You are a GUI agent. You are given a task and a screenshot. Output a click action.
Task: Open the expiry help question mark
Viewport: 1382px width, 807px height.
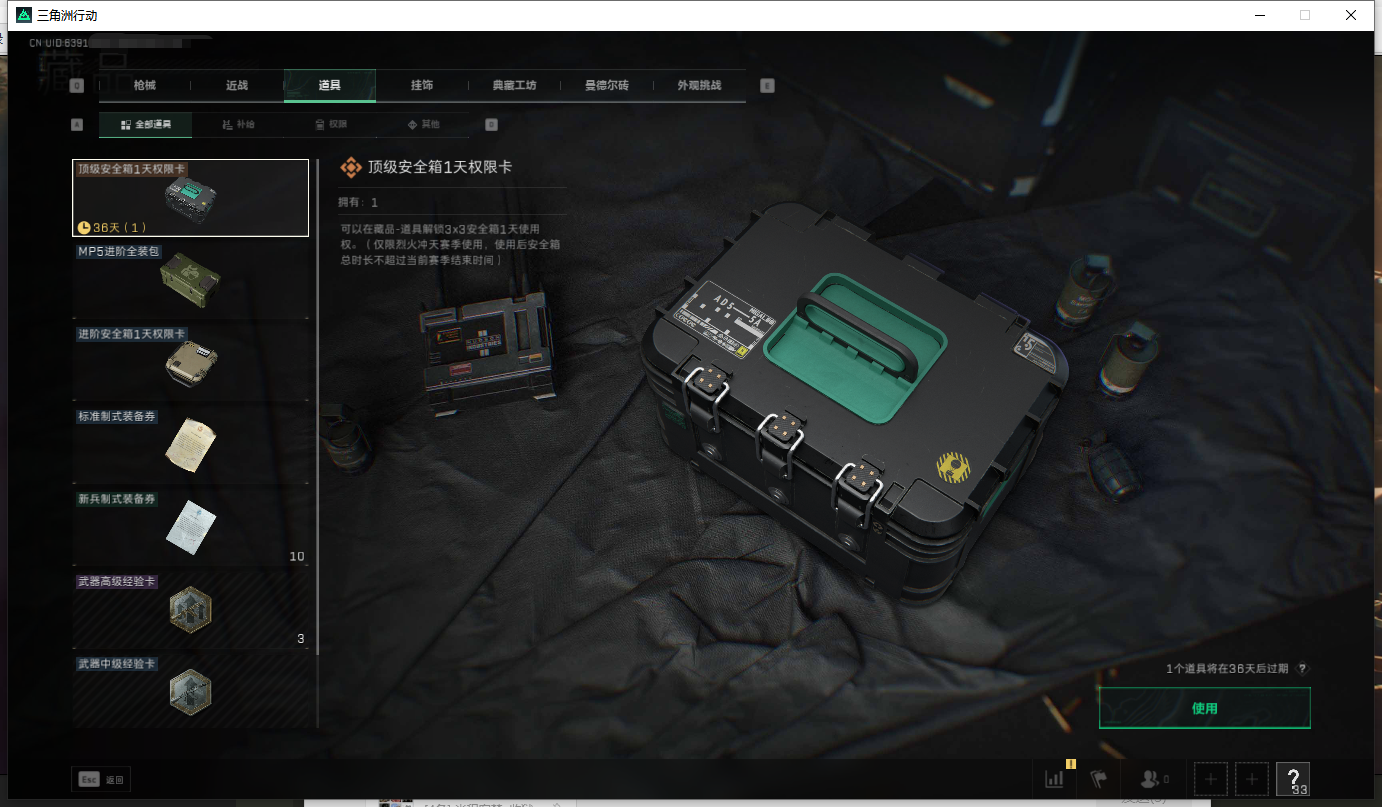pyautogui.click(x=1302, y=669)
